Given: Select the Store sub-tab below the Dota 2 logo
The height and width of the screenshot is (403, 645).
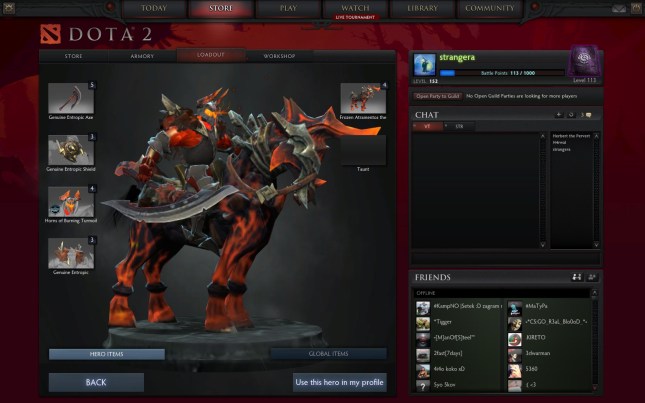Looking at the screenshot, I should click(73, 56).
